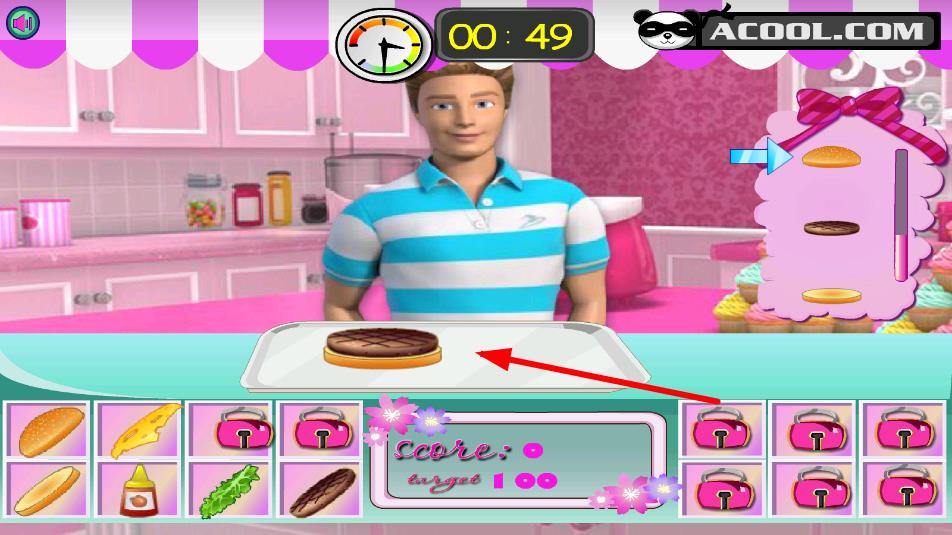Toggle the sound speaker button
This screenshot has width=952, height=535.
point(22,22)
